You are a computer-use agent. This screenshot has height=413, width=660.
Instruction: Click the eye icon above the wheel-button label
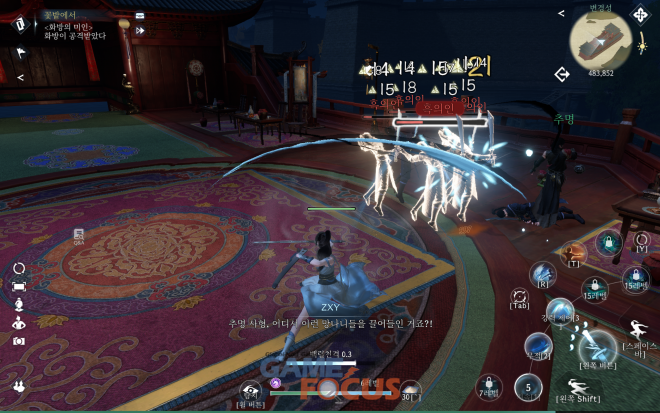[x=252, y=391]
